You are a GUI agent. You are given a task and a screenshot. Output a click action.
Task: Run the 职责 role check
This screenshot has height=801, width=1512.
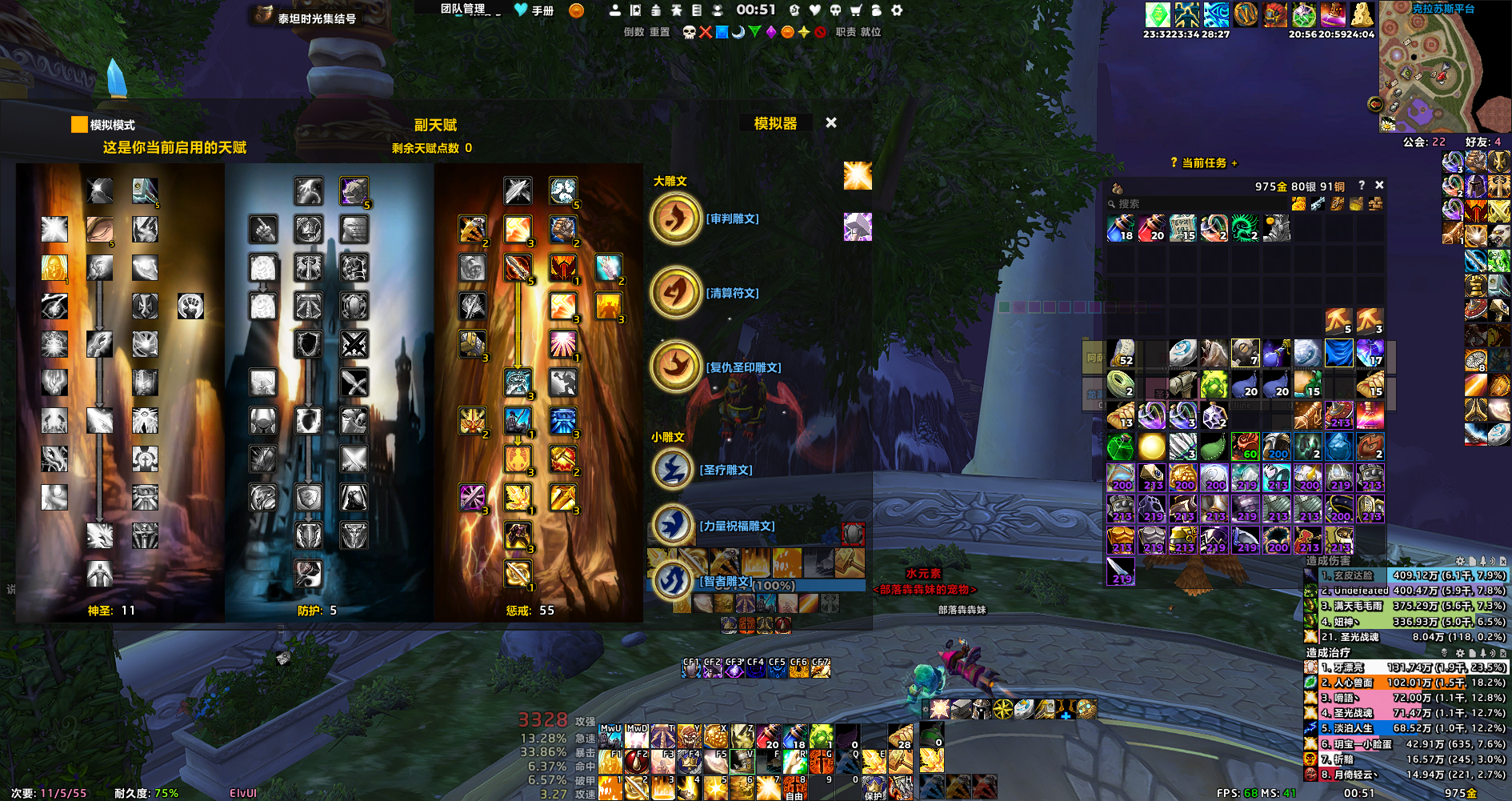[x=846, y=32]
